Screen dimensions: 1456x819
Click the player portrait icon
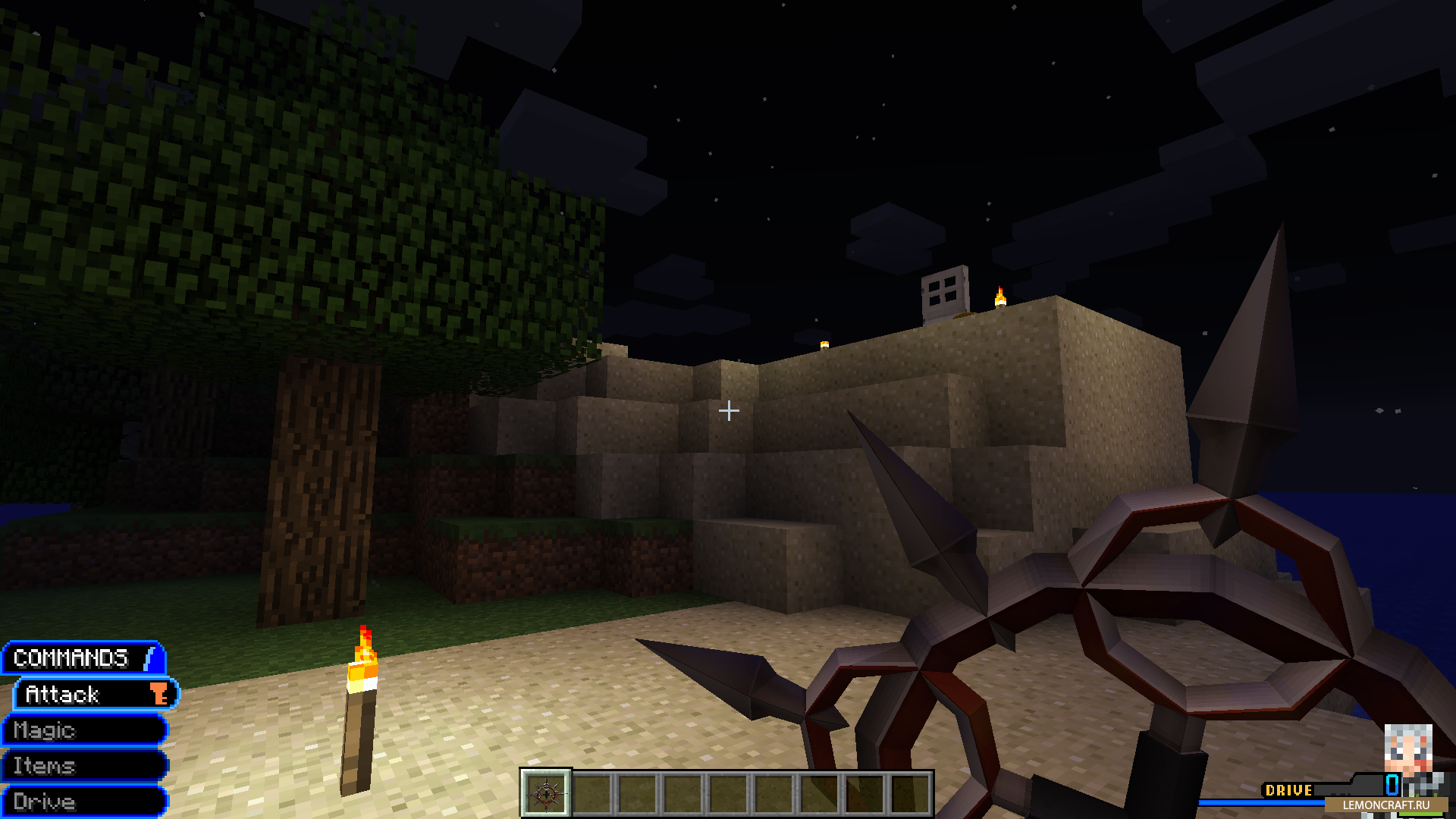[1408, 748]
